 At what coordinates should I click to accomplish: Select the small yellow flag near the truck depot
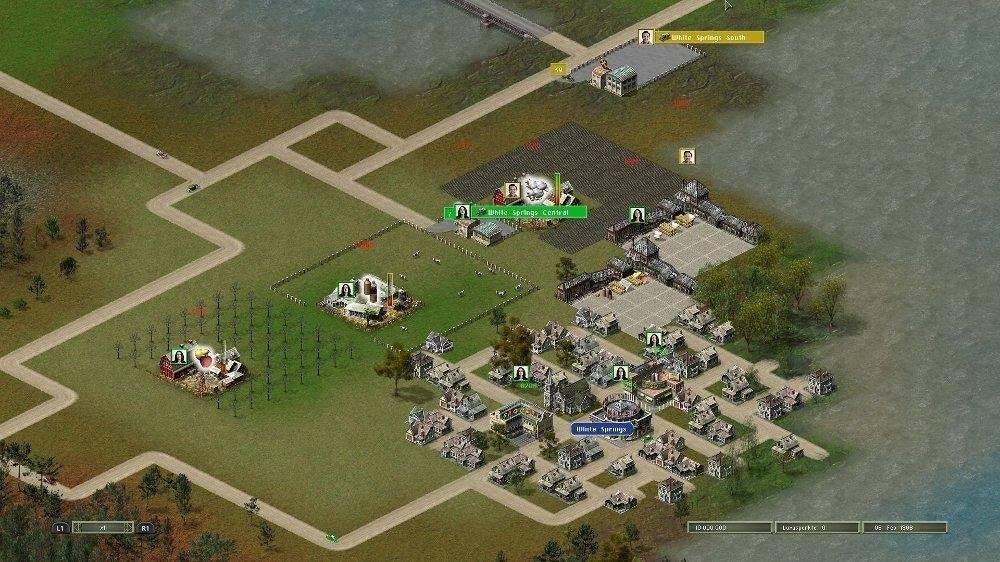(558, 69)
